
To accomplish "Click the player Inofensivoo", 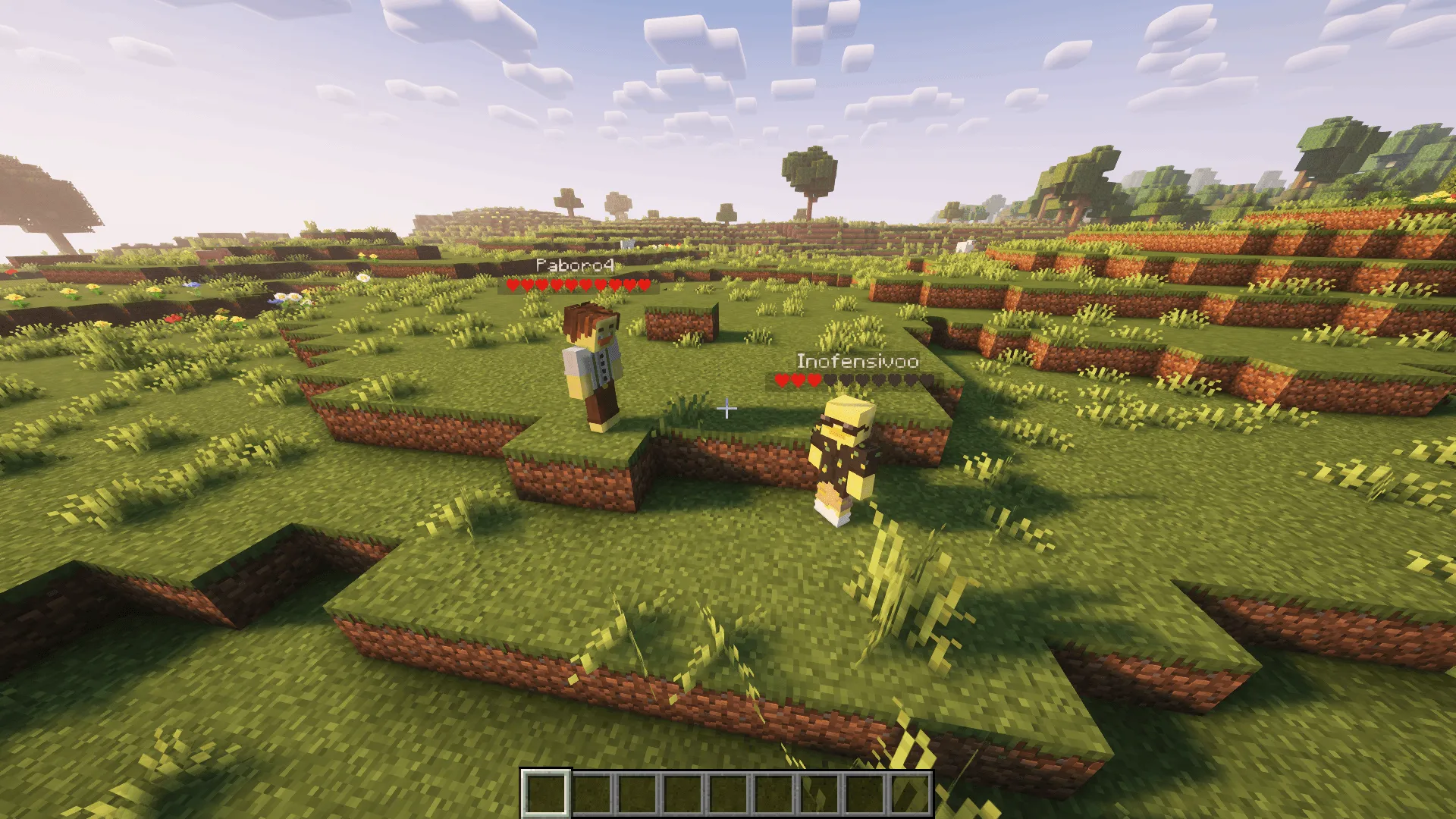I will (x=842, y=455).
